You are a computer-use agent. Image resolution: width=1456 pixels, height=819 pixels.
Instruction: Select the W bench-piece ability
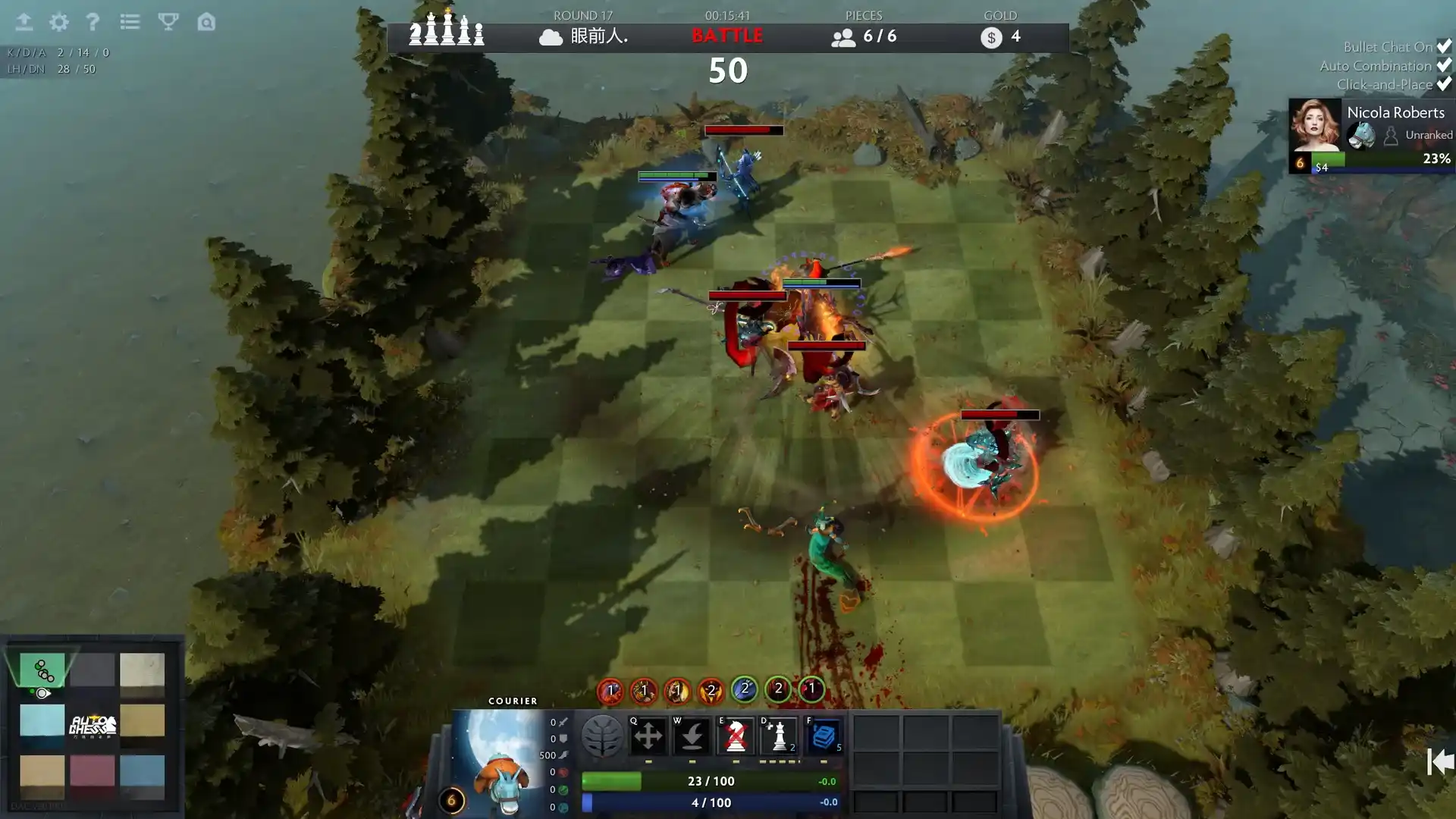(692, 736)
